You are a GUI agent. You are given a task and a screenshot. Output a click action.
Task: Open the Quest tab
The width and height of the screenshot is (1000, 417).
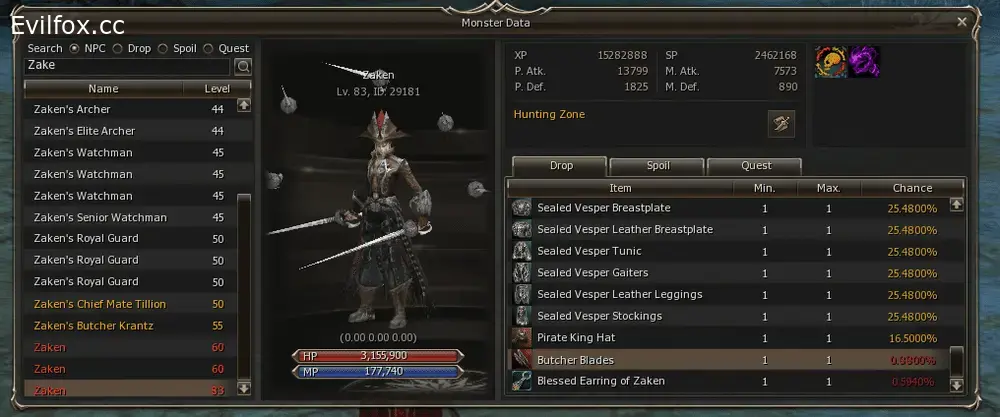(x=755, y=166)
